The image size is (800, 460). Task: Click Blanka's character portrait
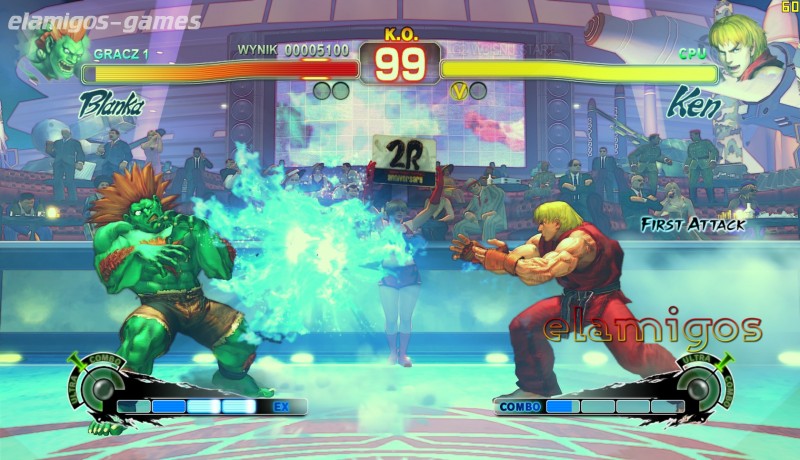[57, 51]
